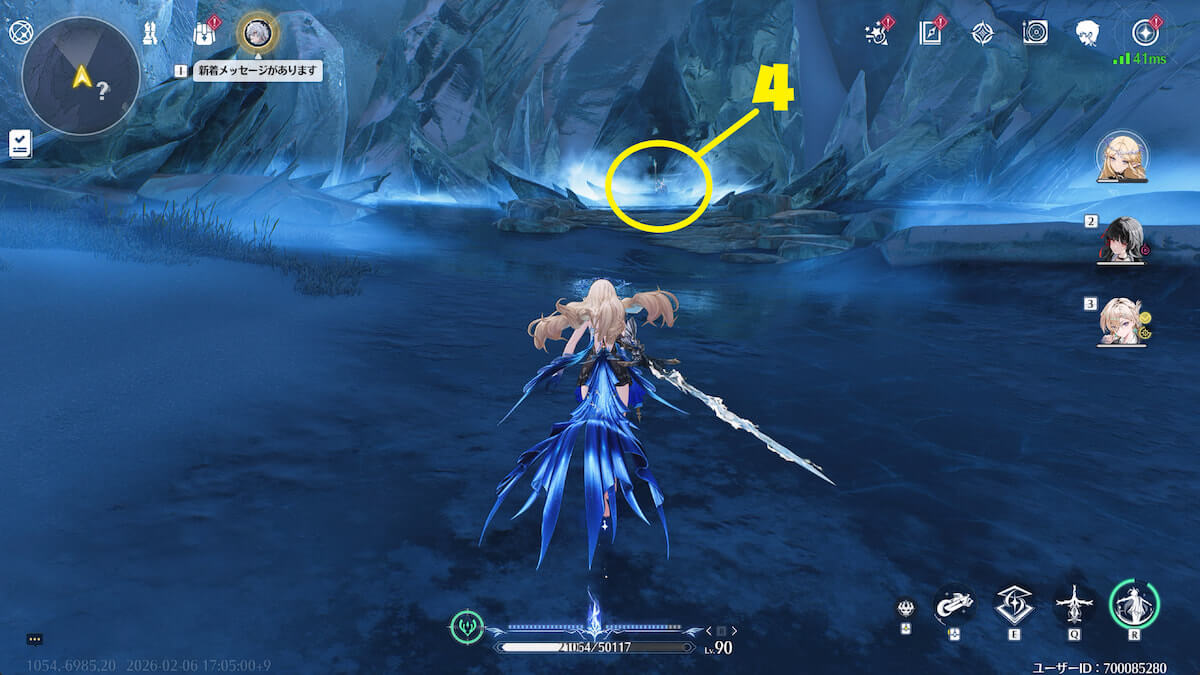Select the blonde active character portrait

pyautogui.click(x=1121, y=158)
